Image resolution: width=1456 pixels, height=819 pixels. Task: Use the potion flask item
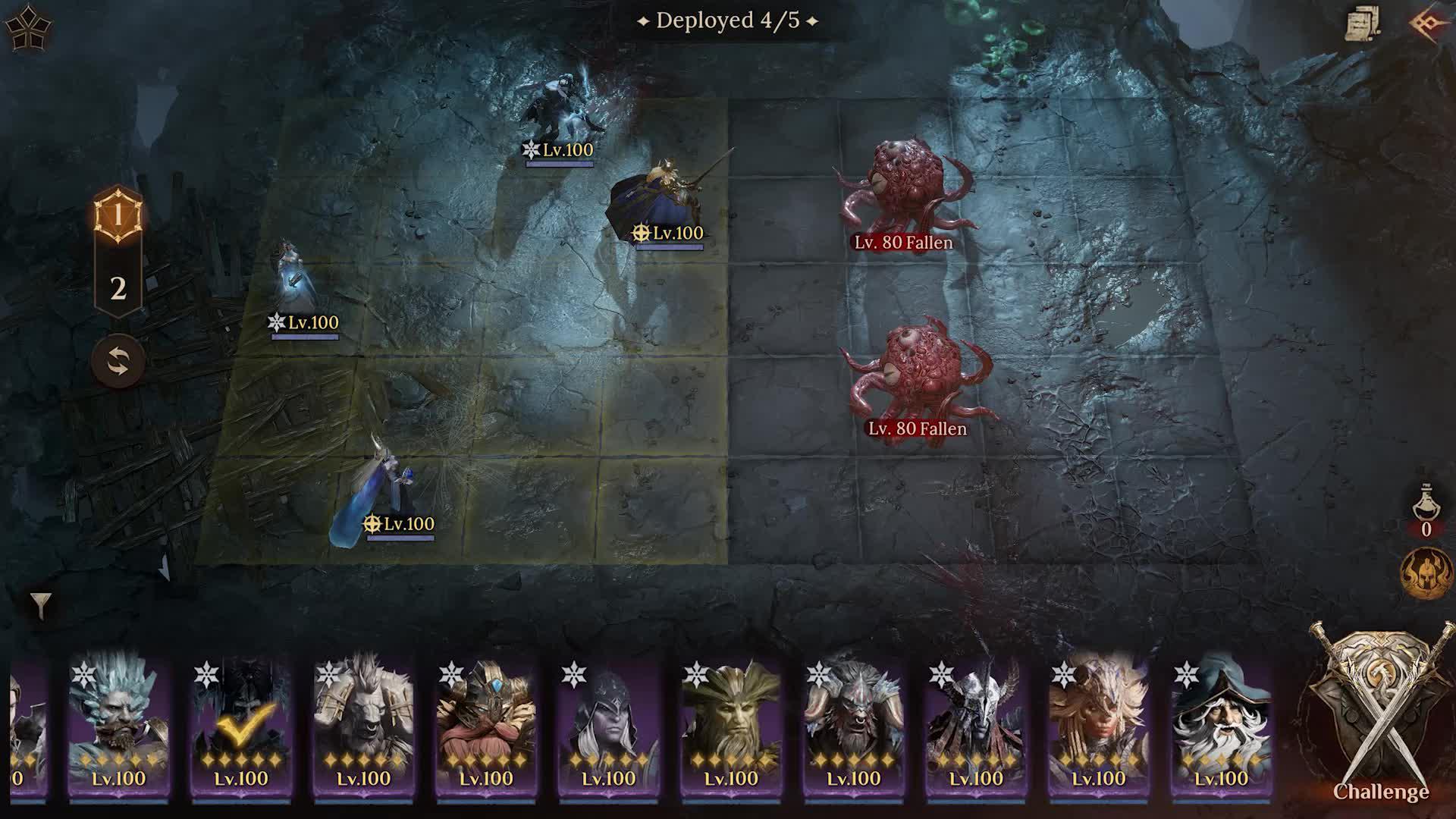pyautogui.click(x=1426, y=504)
